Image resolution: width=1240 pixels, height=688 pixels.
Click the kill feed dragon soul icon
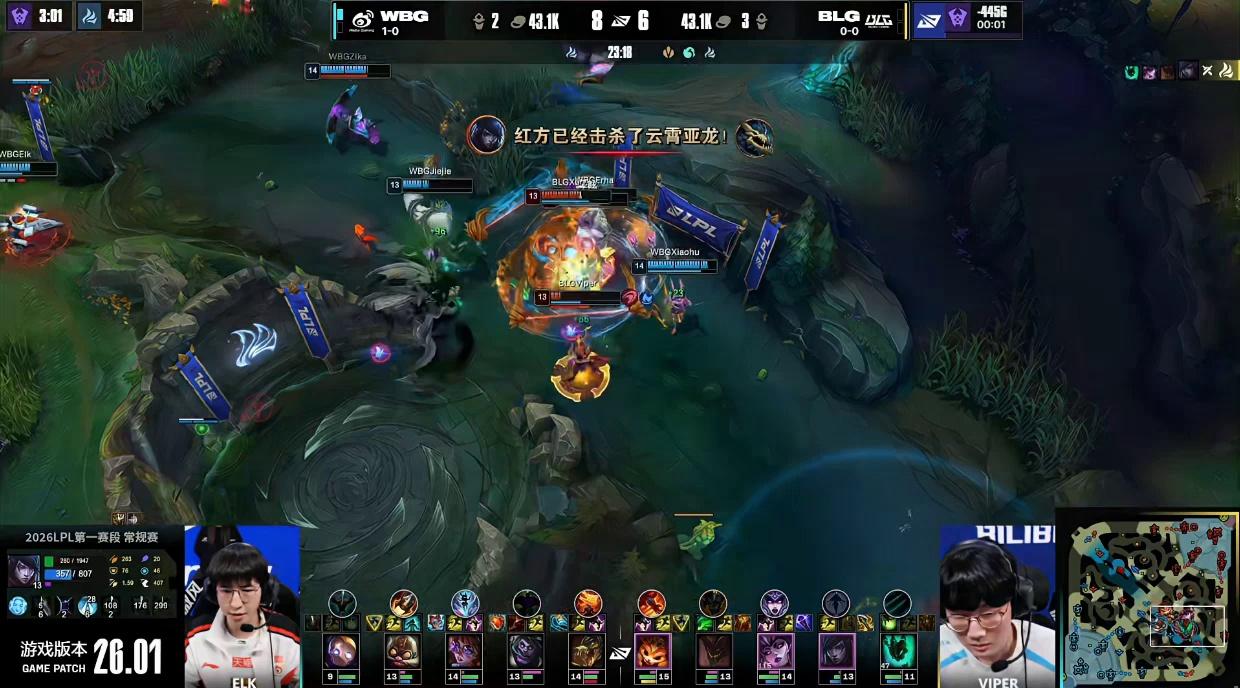pos(754,137)
